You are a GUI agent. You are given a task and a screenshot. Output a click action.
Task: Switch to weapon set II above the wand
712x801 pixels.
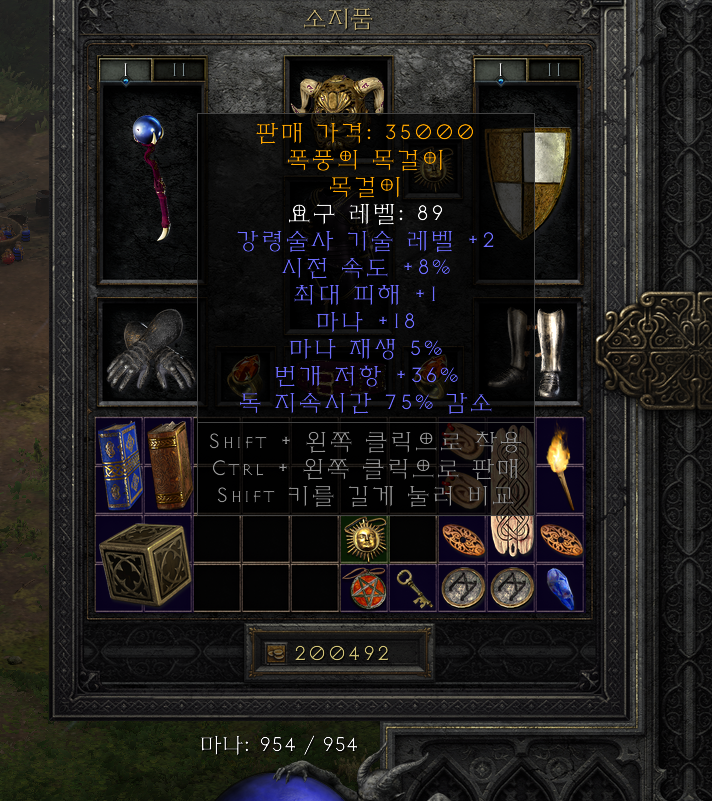click(x=178, y=70)
